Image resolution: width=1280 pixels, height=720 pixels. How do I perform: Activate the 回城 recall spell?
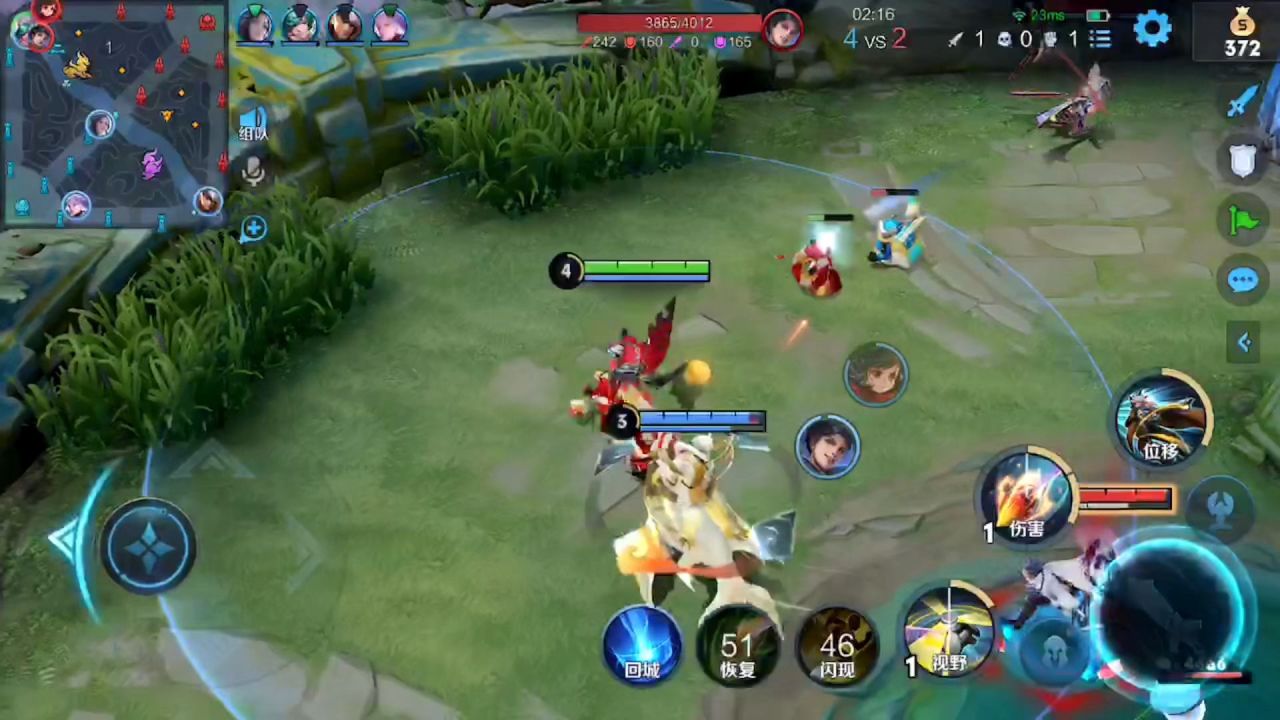(642, 645)
